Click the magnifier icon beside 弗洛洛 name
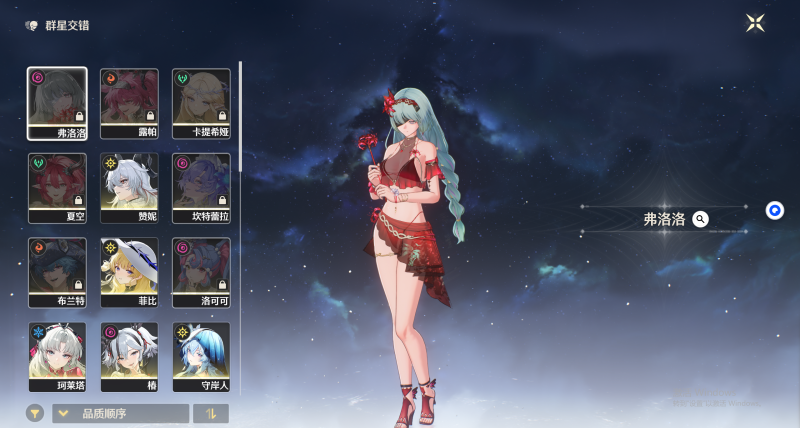Screen dimensions: 800x428 tap(701, 219)
